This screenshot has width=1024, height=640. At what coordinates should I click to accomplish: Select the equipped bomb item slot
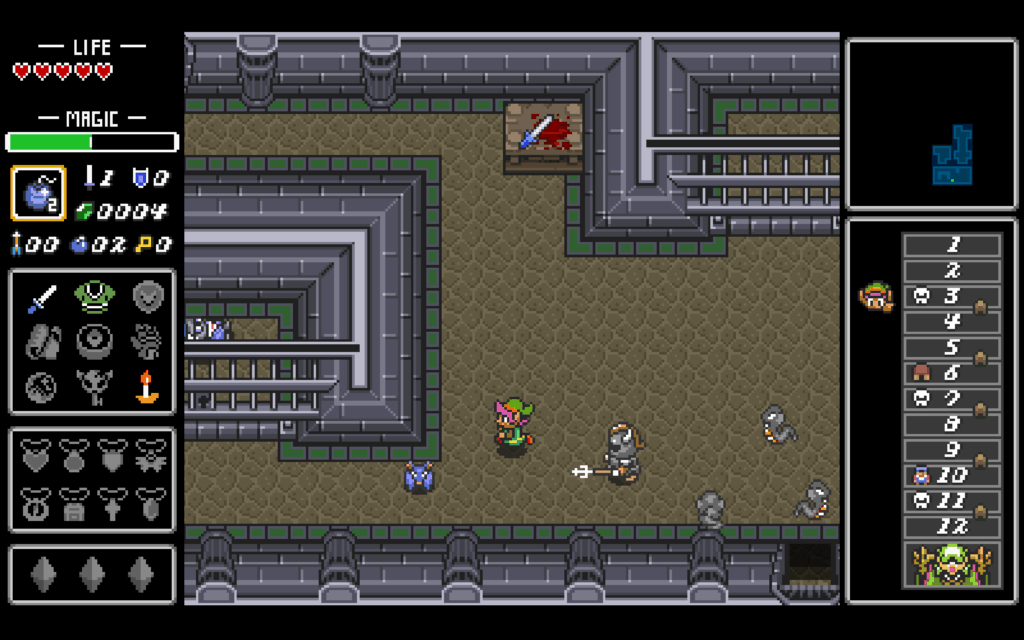[39, 193]
